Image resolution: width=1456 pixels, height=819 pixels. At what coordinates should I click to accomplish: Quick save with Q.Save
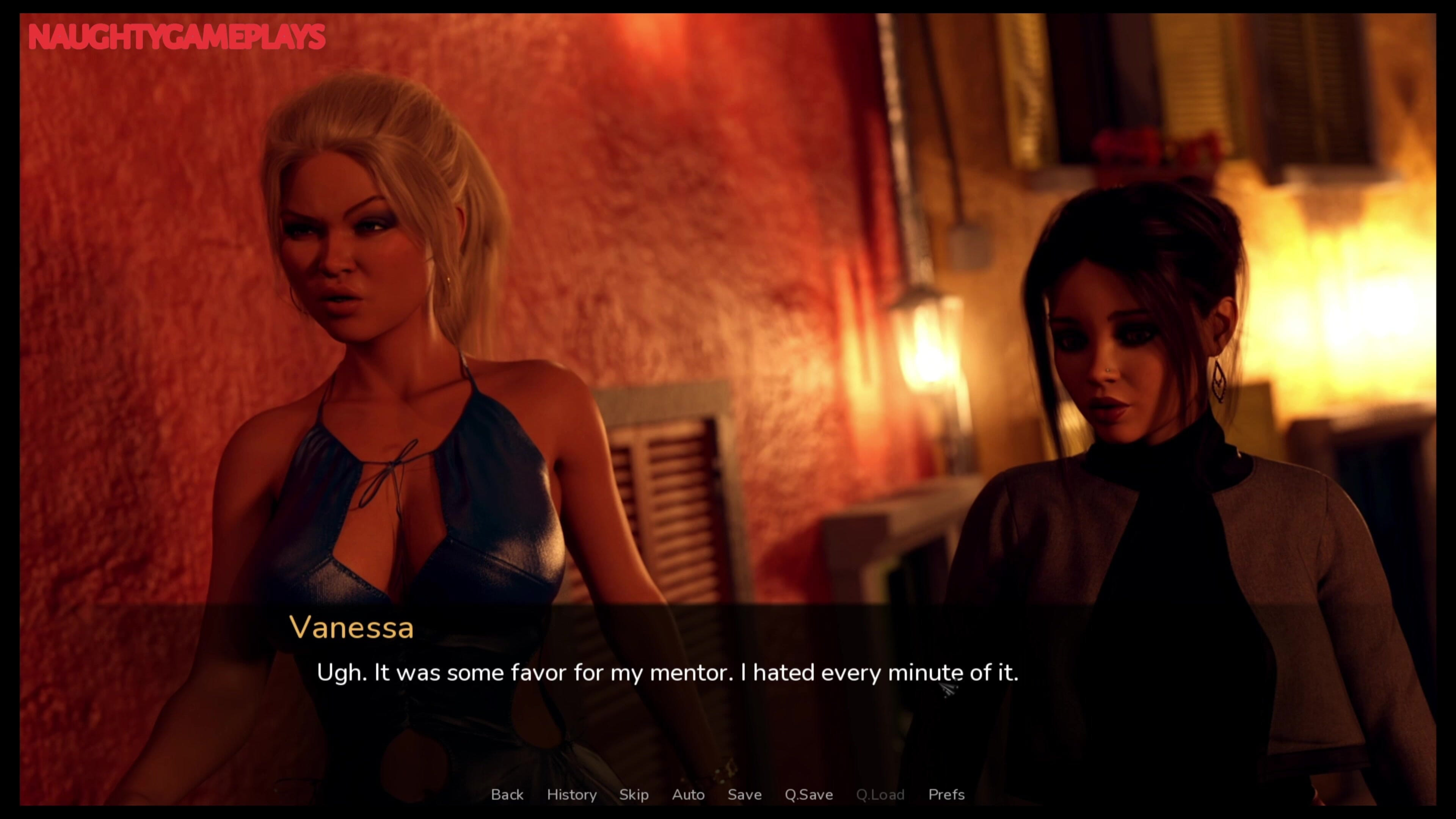click(x=808, y=795)
